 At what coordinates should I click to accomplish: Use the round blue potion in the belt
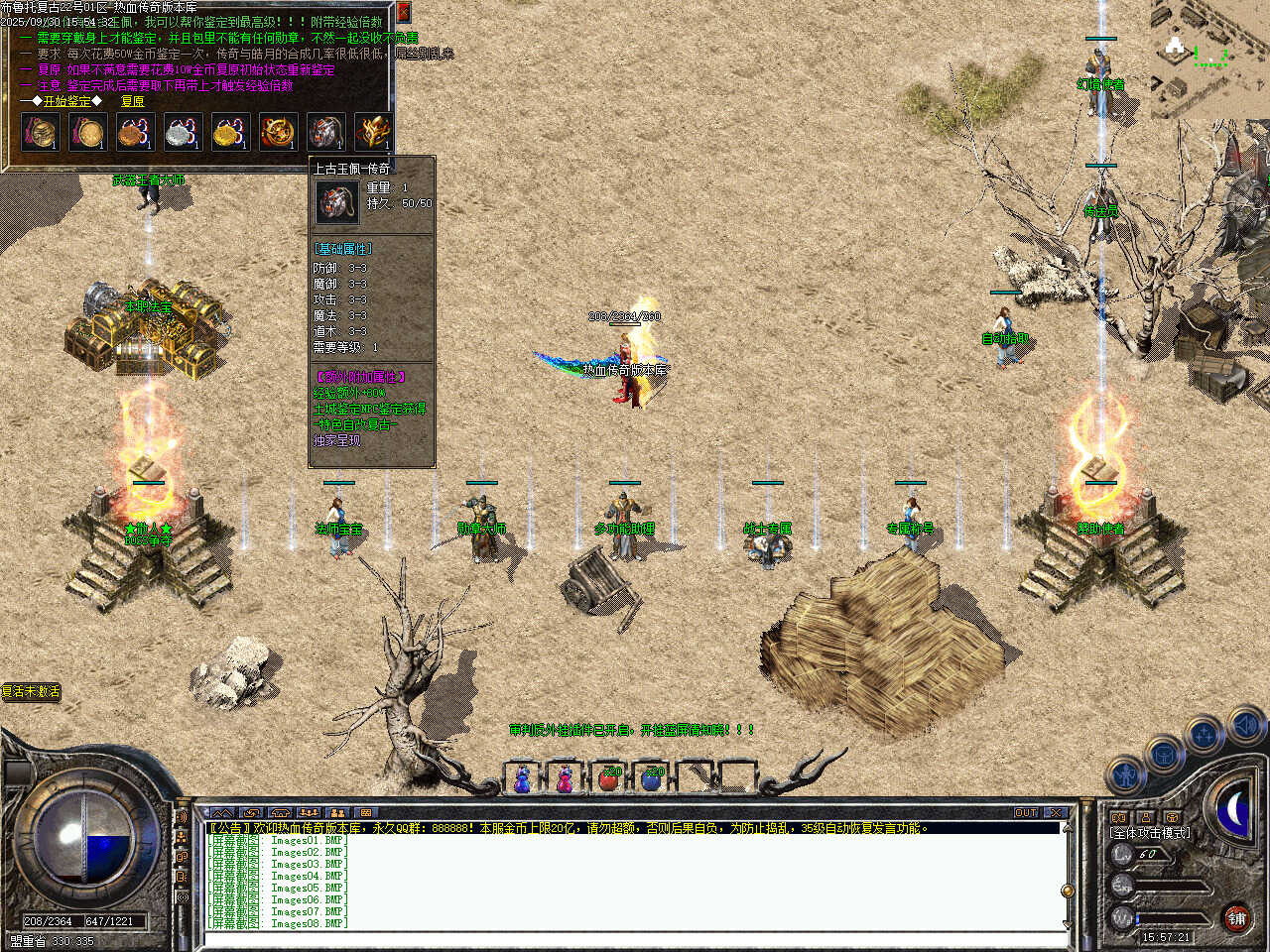652,779
